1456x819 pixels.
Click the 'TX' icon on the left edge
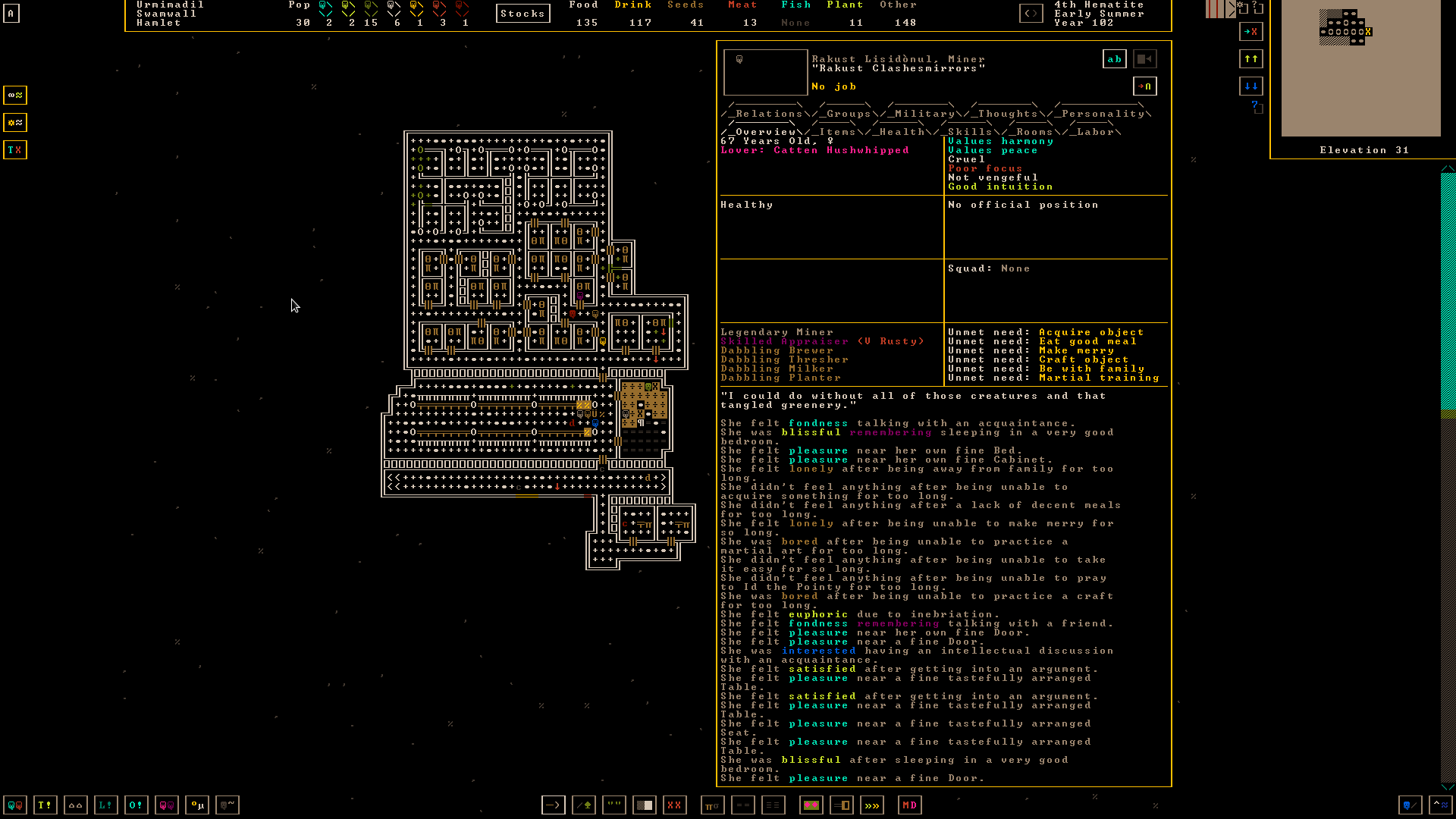pyautogui.click(x=14, y=150)
